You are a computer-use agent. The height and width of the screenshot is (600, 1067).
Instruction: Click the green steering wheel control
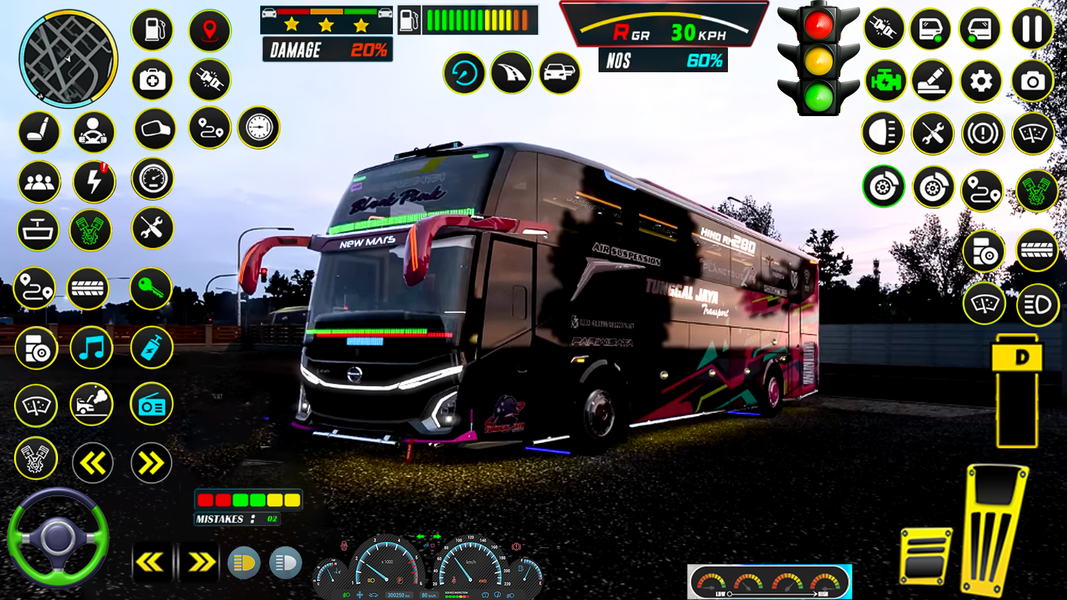pyautogui.click(x=57, y=538)
